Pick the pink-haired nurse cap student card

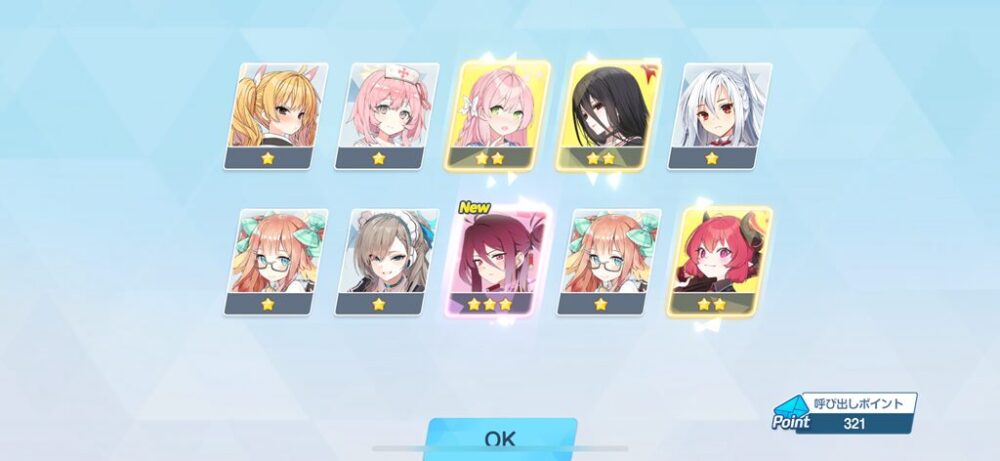click(387, 115)
